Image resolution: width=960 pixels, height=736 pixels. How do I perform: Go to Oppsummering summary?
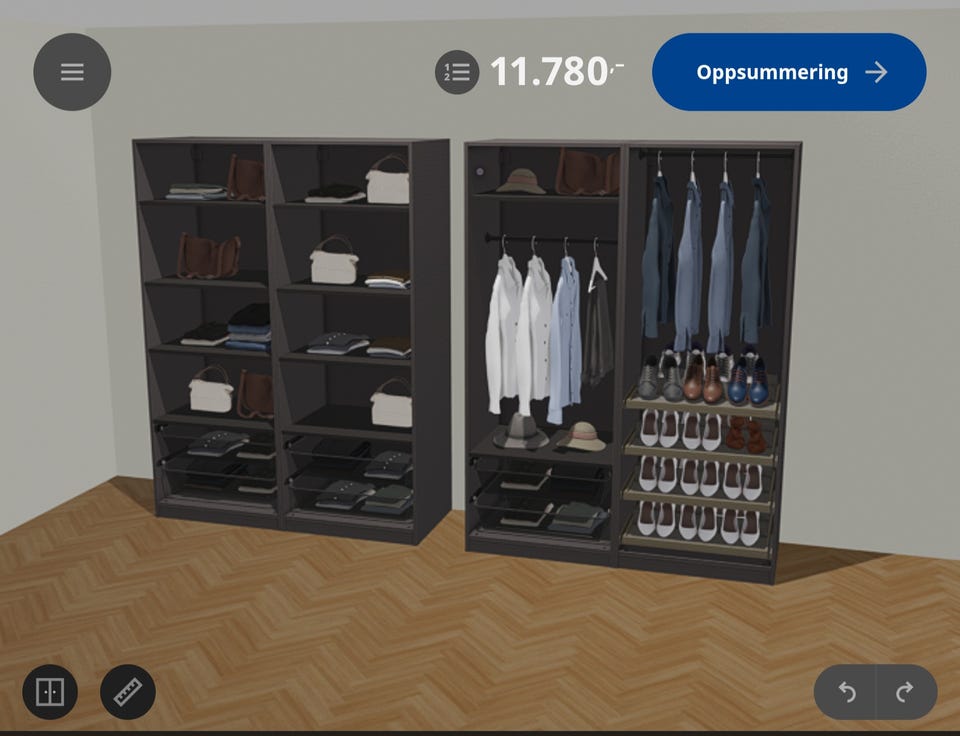[x=789, y=72]
